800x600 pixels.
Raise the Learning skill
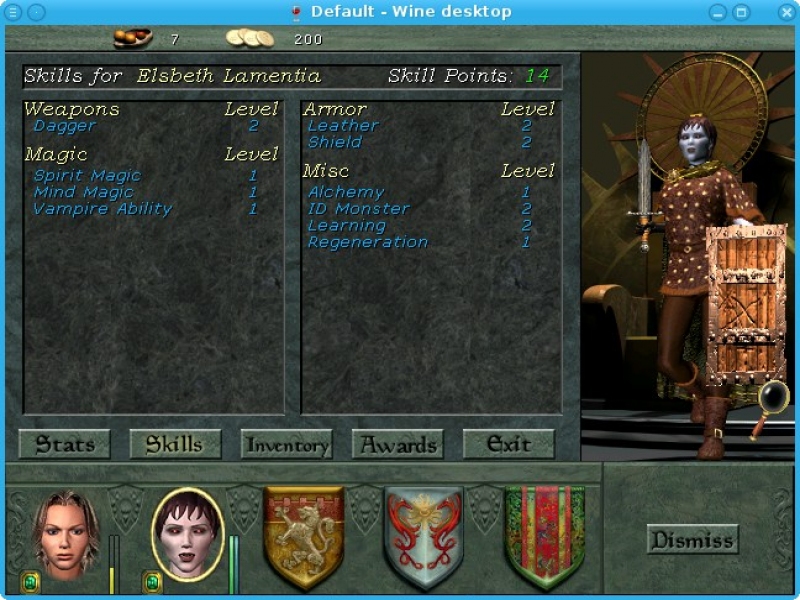tap(347, 225)
